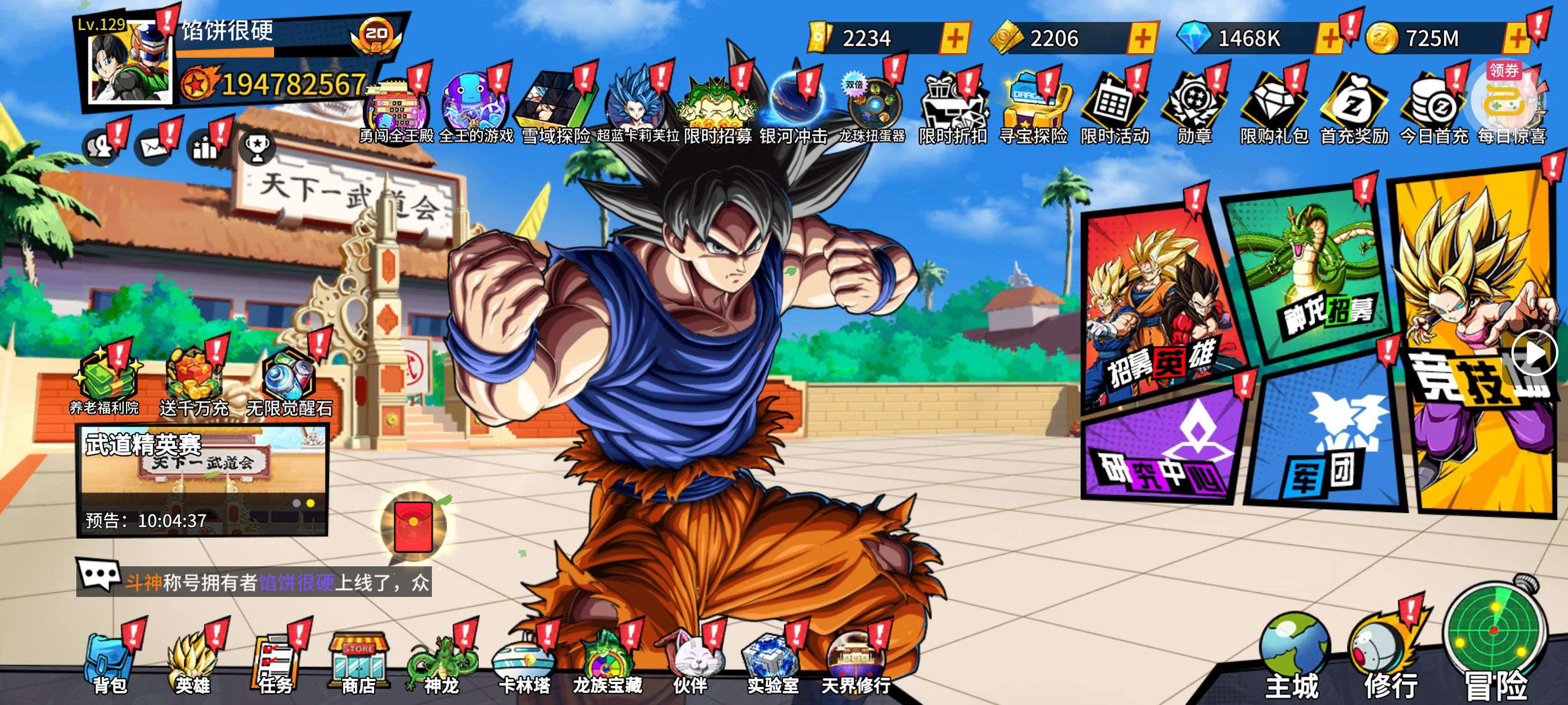Viewport: 1568px width, 705px height.
Task: Open the 研究中心 research center
Action: coord(1163,450)
